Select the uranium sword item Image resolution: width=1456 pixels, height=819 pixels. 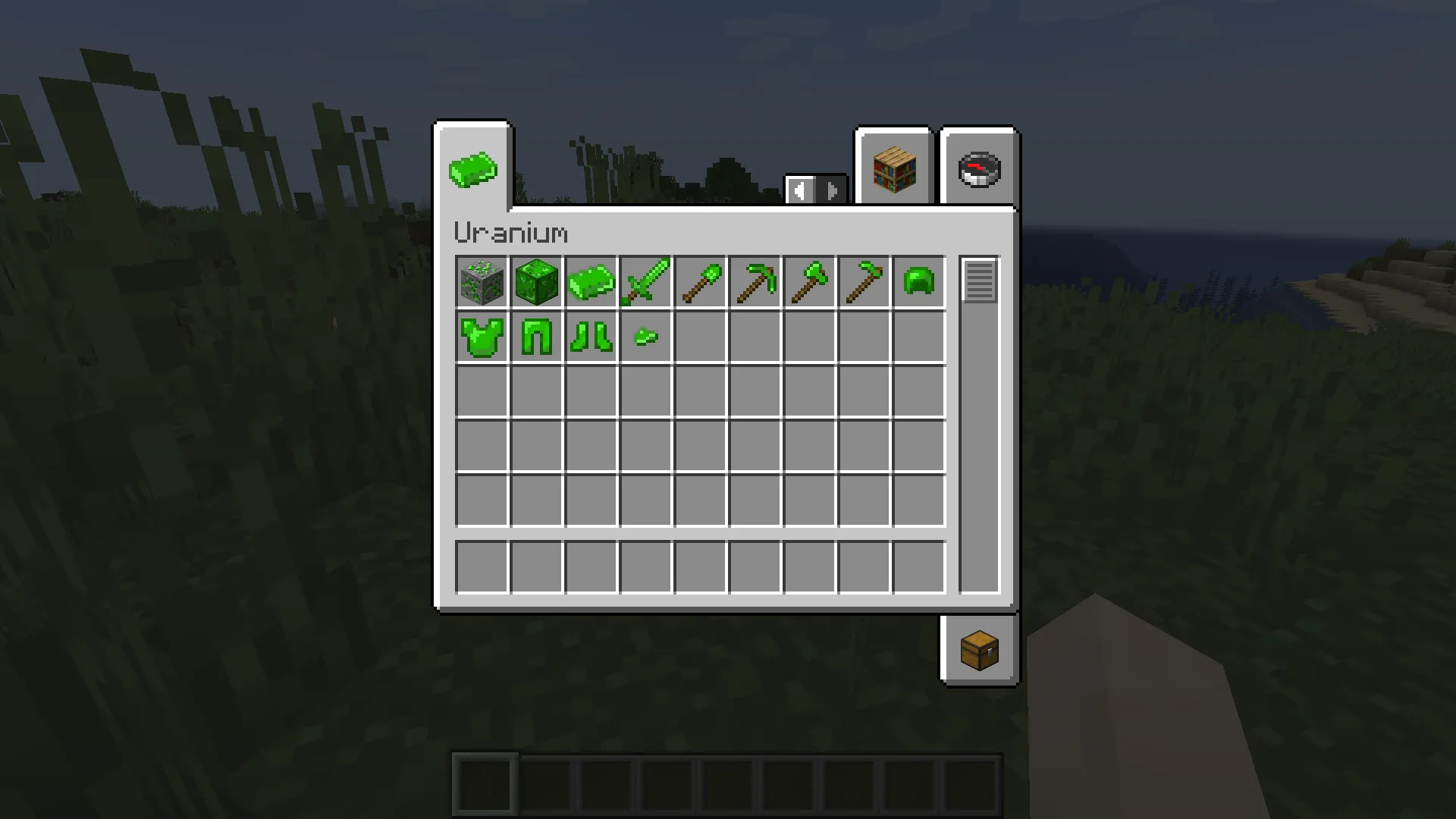coord(645,282)
